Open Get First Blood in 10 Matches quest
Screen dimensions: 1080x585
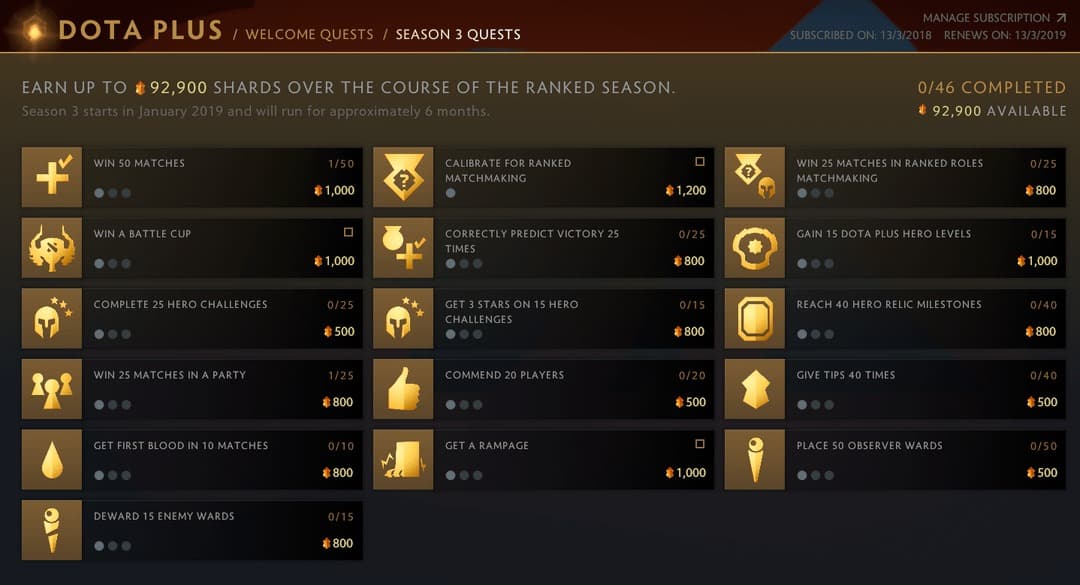click(192, 460)
